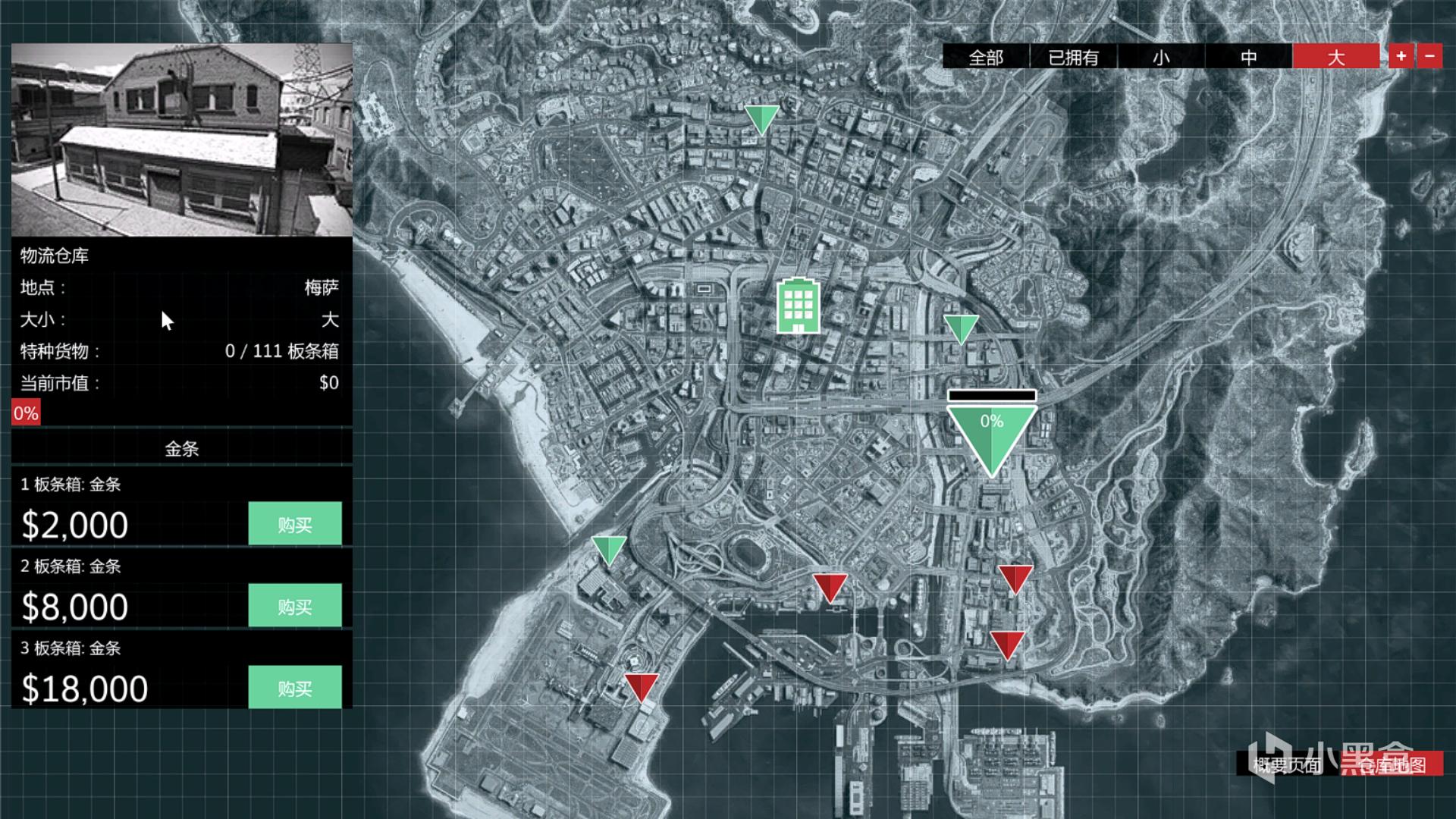
Task: Switch to the 小 small warehouse filter
Action: [1161, 57]
